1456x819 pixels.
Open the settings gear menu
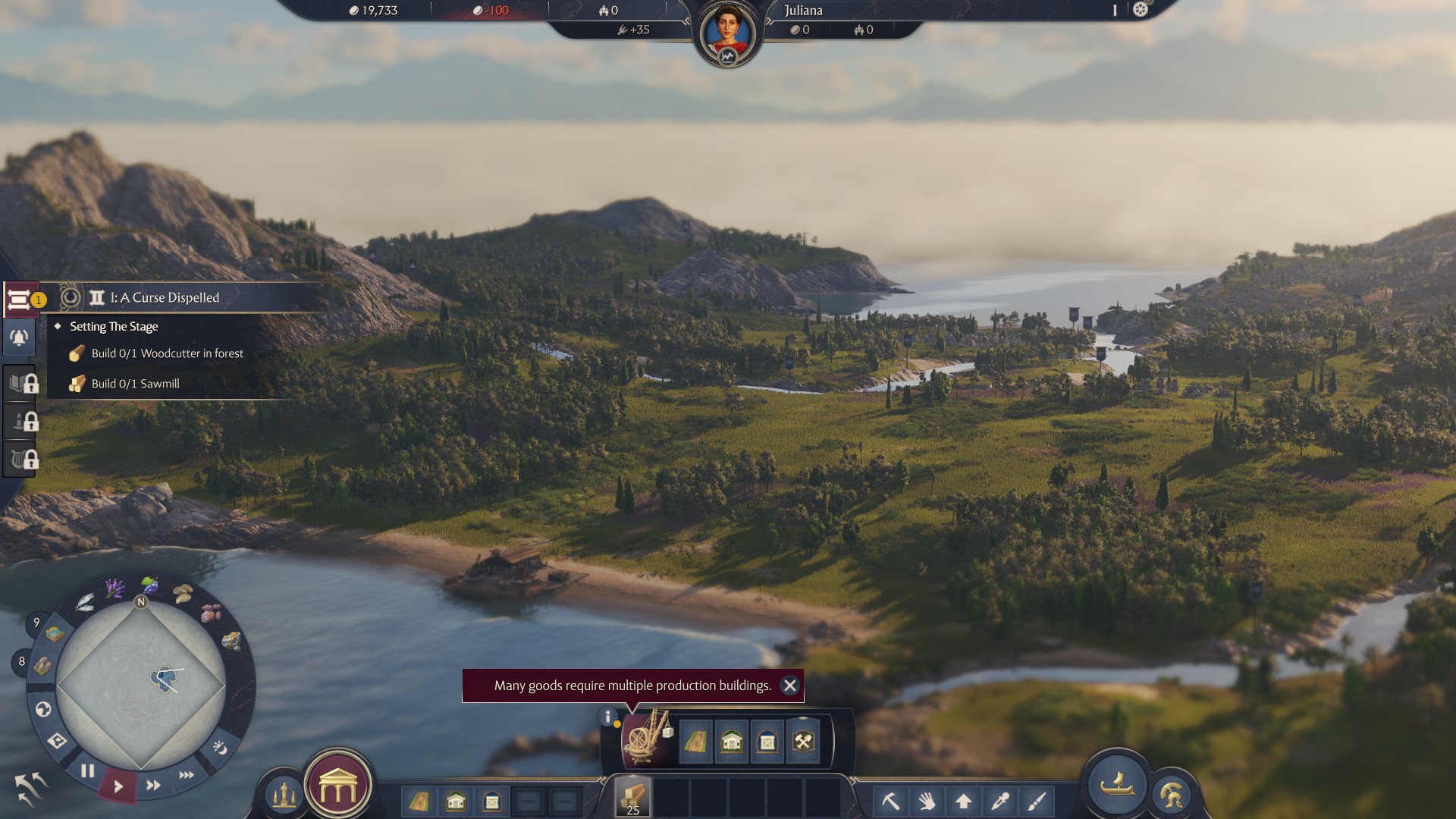click(1141, 10)
